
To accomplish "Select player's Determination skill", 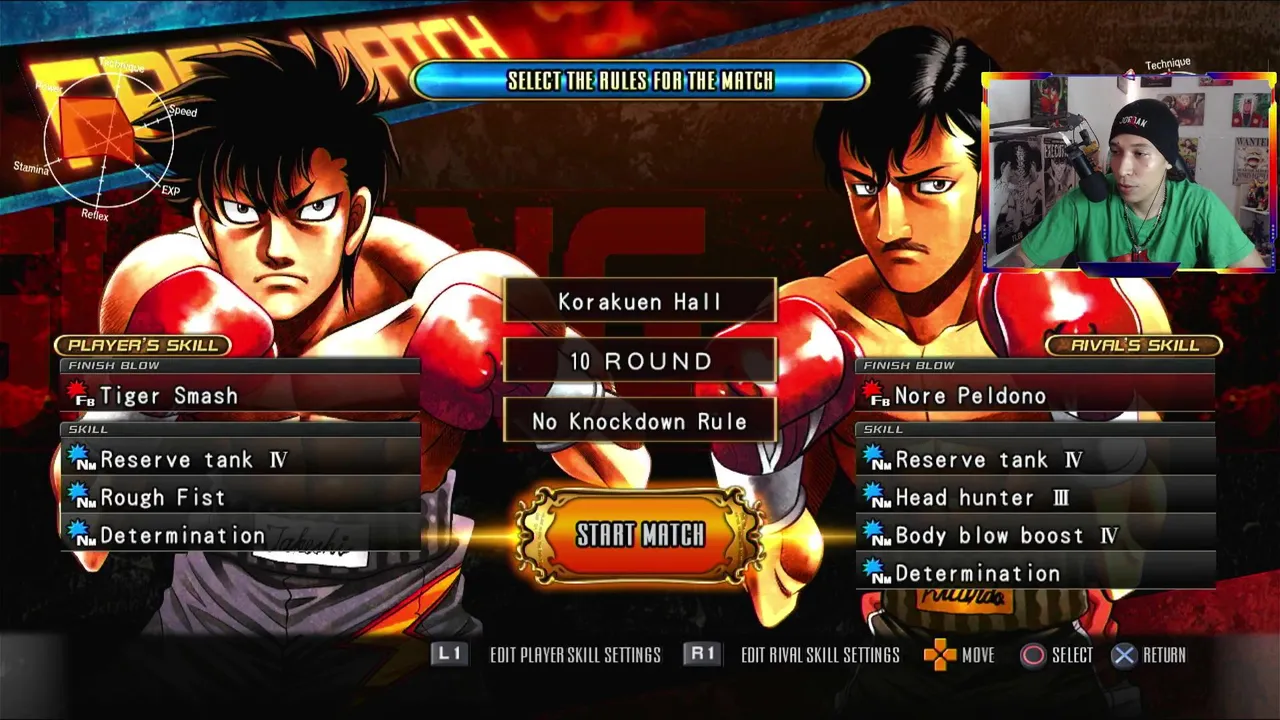I will tap(240, 536).
